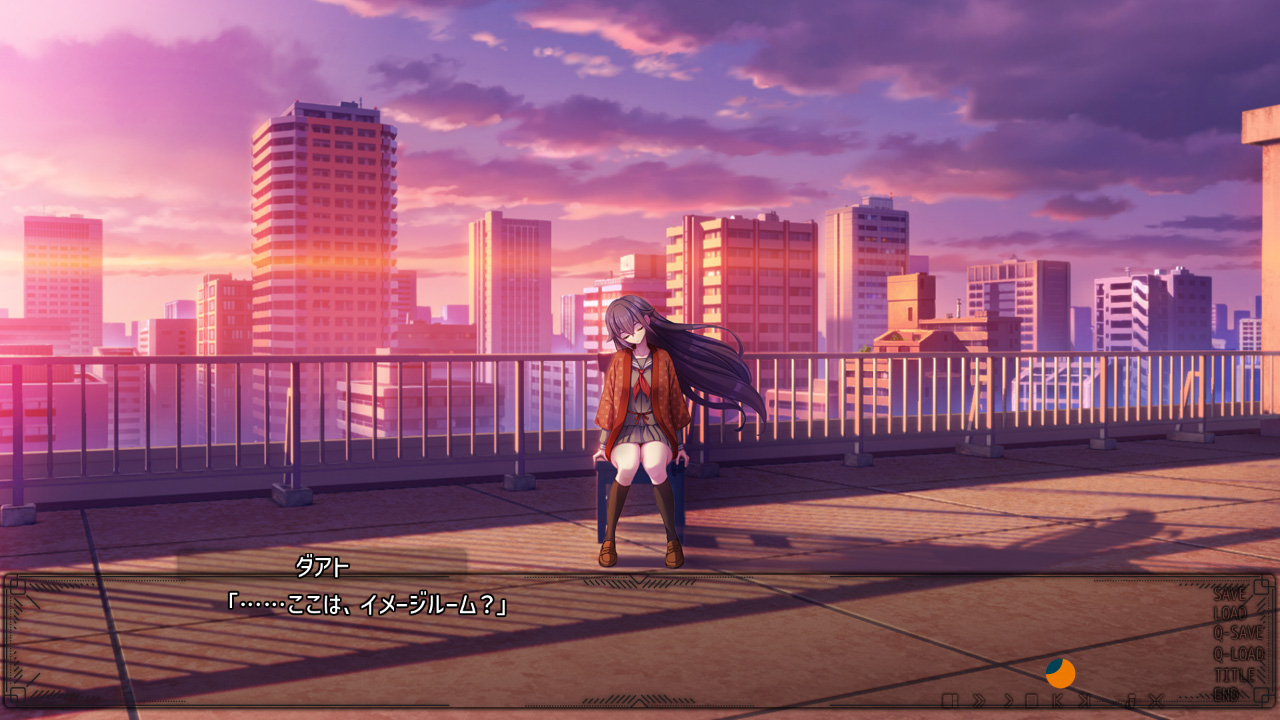Return to the TITLE screen
The height and width of the screenshot is (720, 1280).
(x=1233, y=675)
